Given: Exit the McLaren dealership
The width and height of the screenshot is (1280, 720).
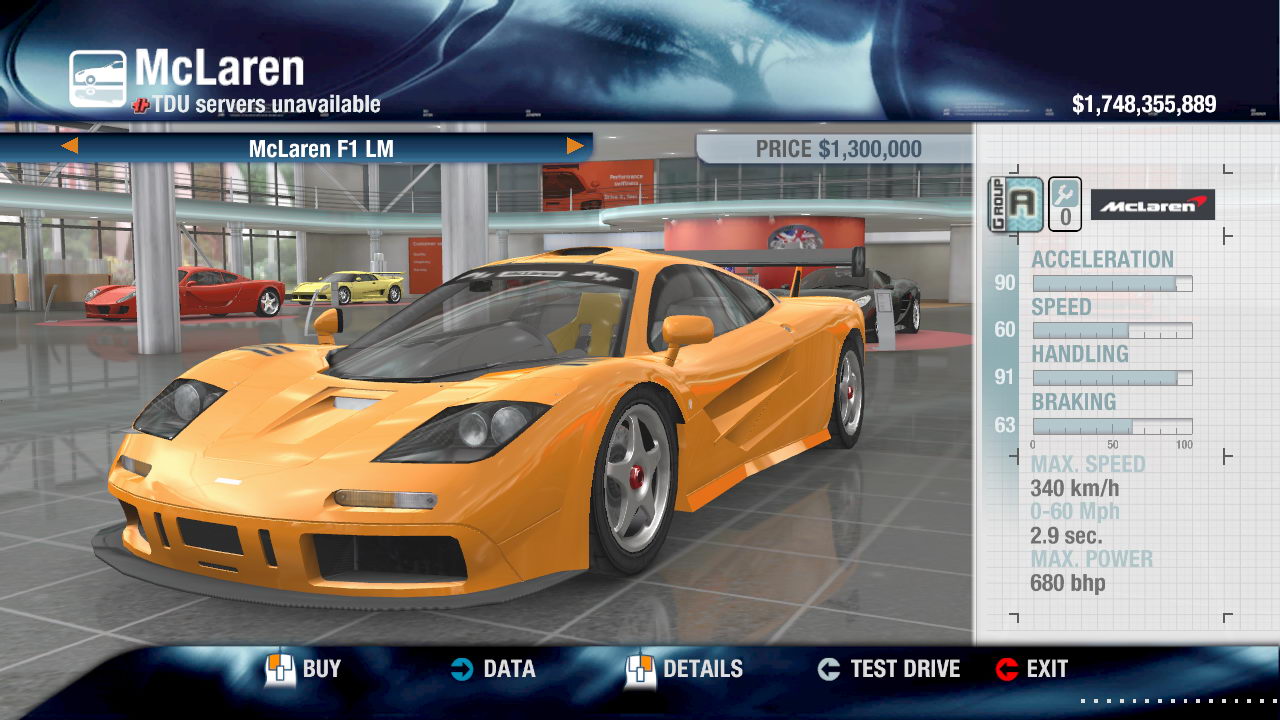Looking at the screenshot, I should click(1032, 669).
